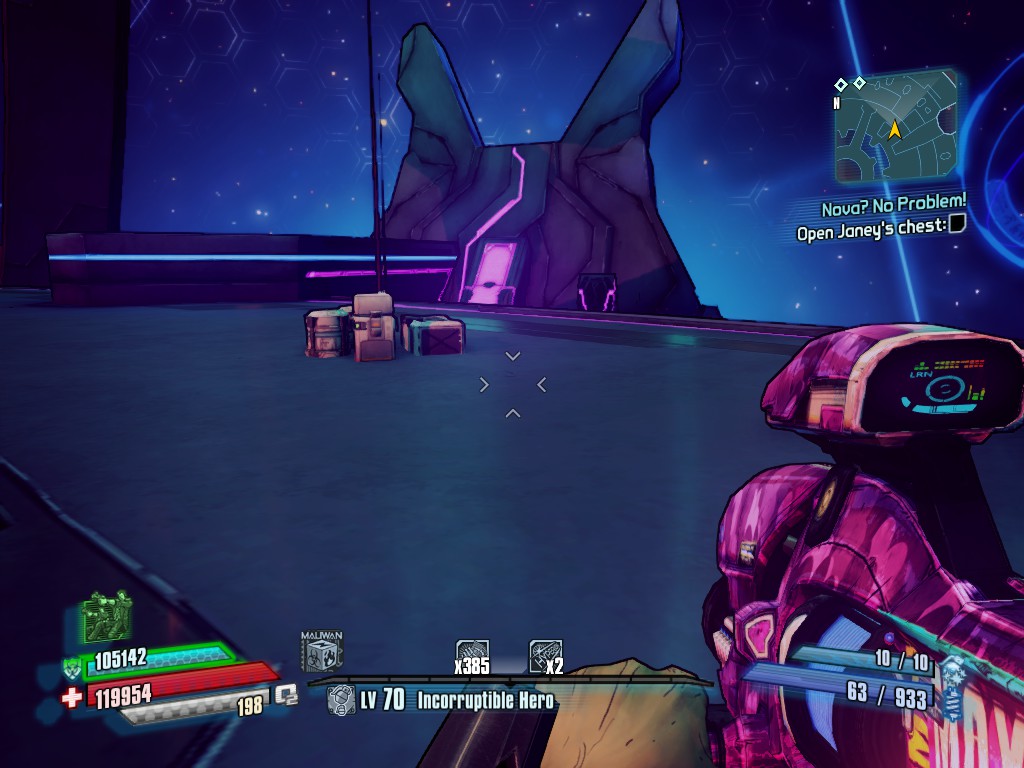Open the minimap in the corner
The height and width of the screenshot is (768, 1024).
(895, 127)
